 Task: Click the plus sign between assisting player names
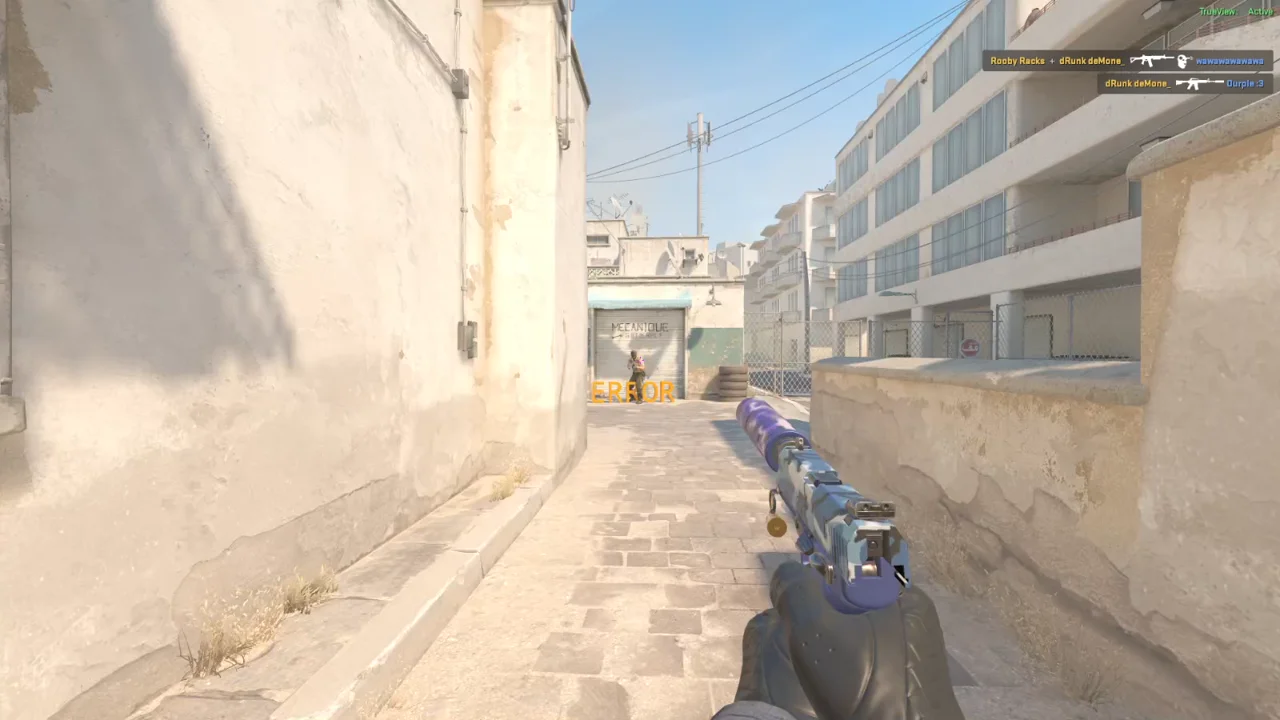coord(1052,61)
